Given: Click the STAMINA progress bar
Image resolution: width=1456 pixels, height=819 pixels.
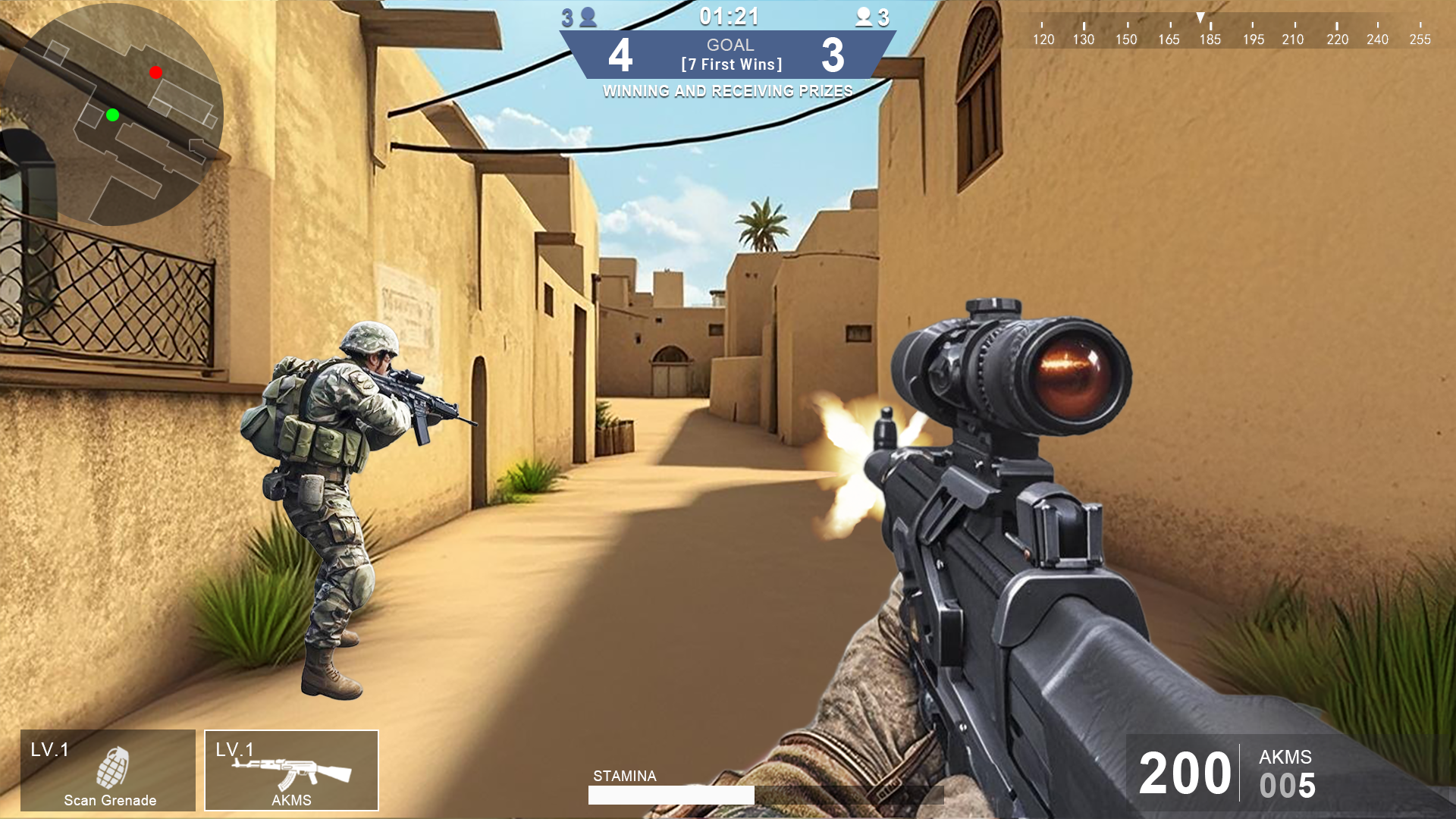Looking at the screenshot, I should pos(671,795).
